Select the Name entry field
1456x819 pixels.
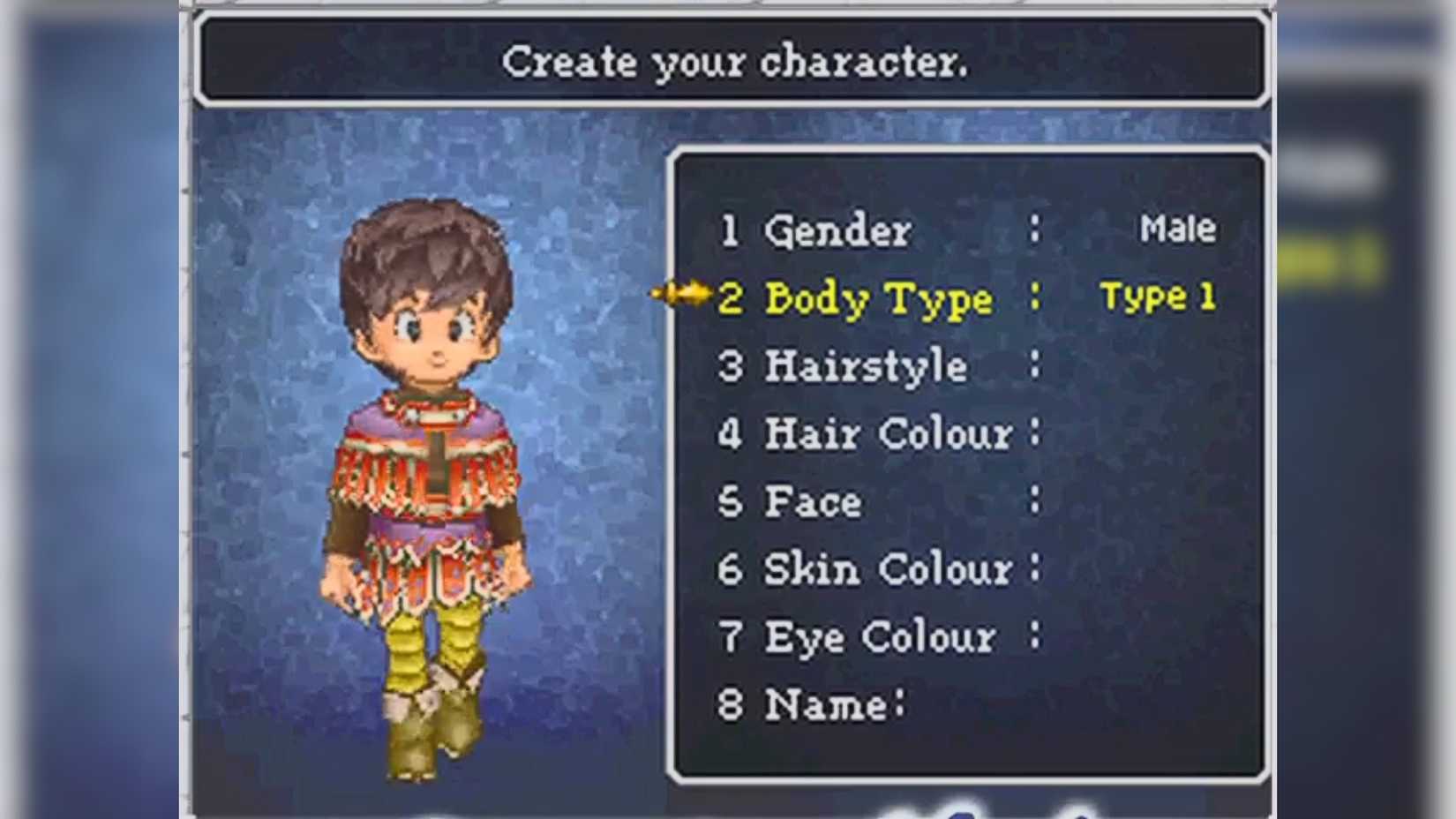[829, 704]
